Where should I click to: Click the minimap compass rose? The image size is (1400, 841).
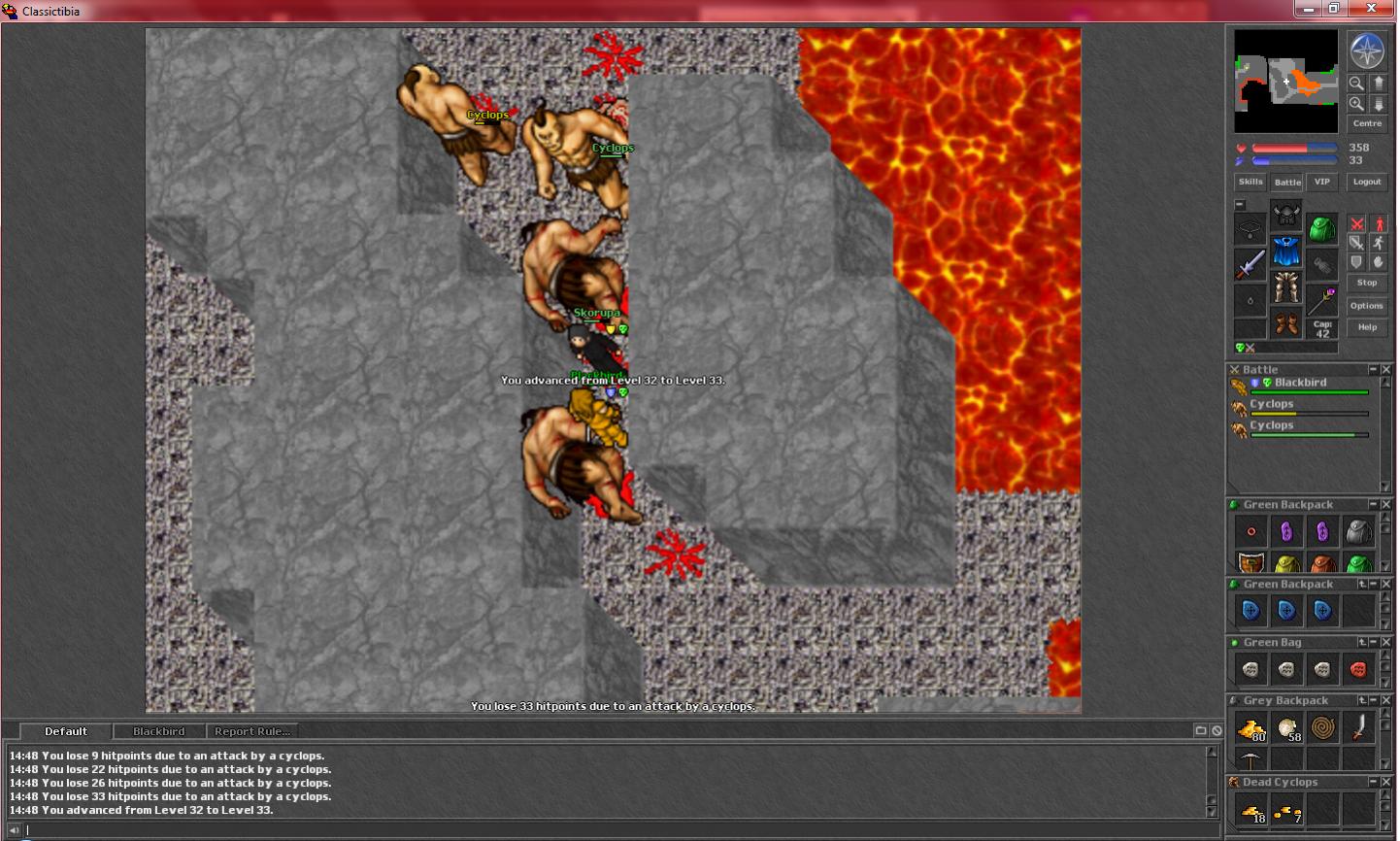1367,51
